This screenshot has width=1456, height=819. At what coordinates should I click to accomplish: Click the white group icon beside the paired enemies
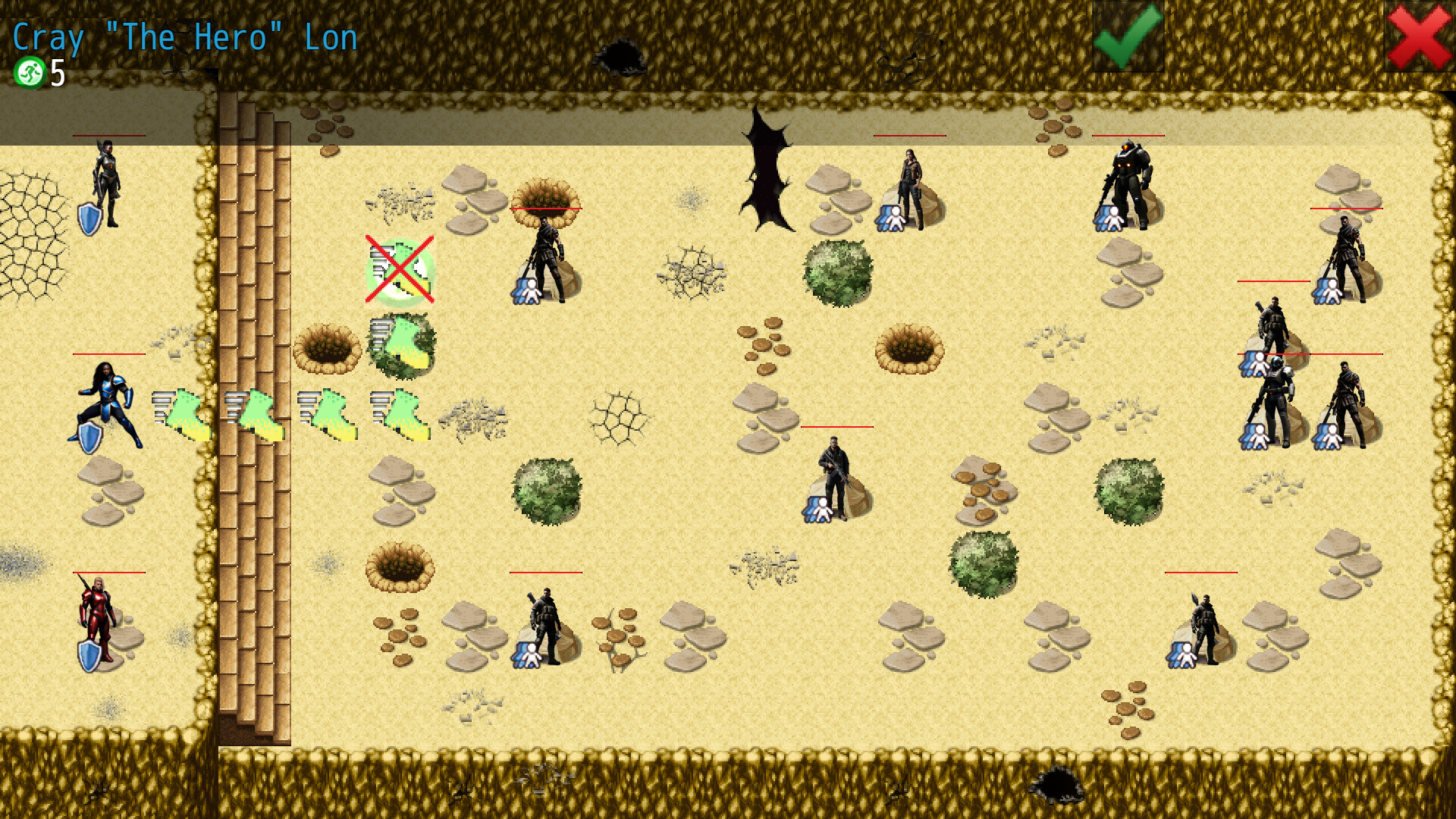pos(1255,436)
